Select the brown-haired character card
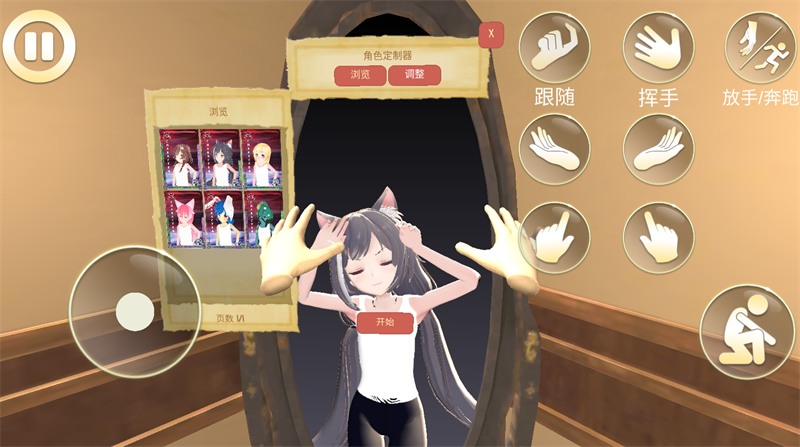 point(180,158)
